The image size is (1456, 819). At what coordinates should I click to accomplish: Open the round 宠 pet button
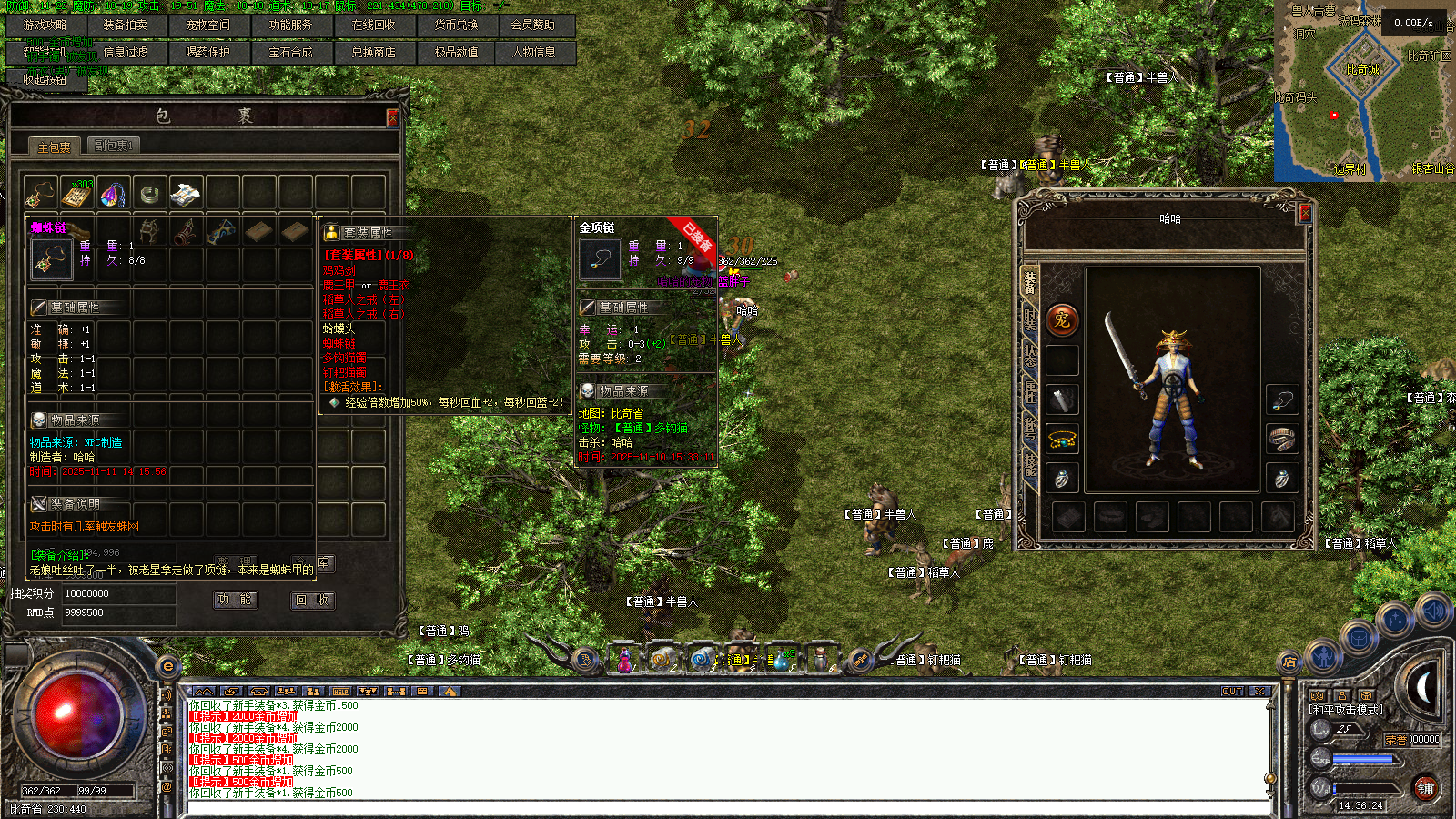pyautogui.click(x=1062, y=319)
